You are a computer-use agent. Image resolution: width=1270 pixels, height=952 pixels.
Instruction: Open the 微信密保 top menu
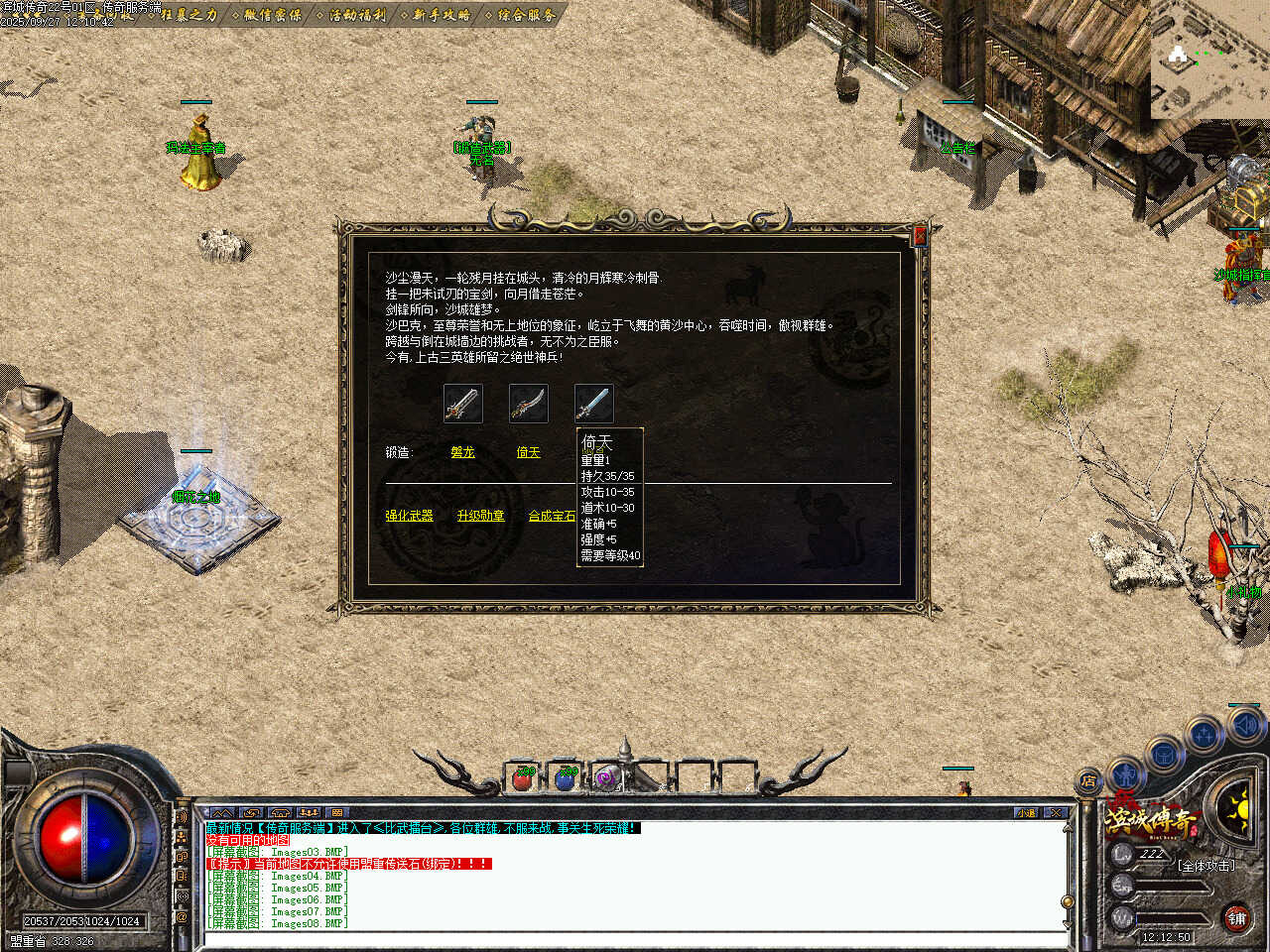pyautogui.click(x=273, y=15)
